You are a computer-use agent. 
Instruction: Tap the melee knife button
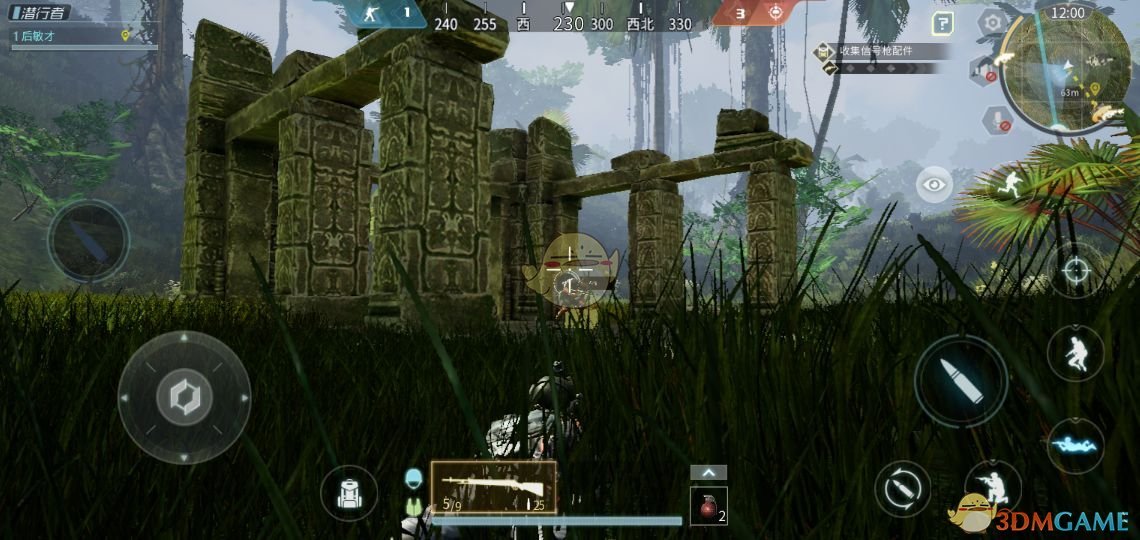tap(88, 241)
